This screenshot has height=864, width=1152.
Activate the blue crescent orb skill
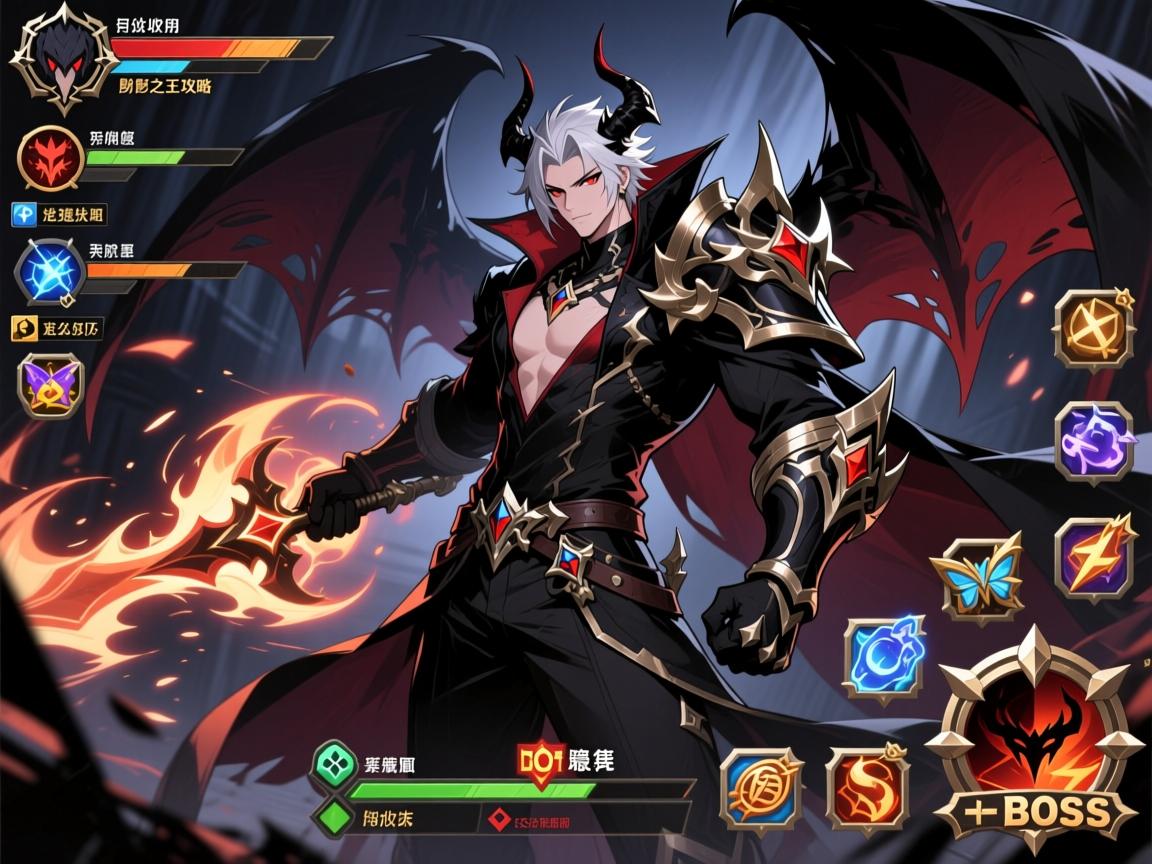pos(883,658)
